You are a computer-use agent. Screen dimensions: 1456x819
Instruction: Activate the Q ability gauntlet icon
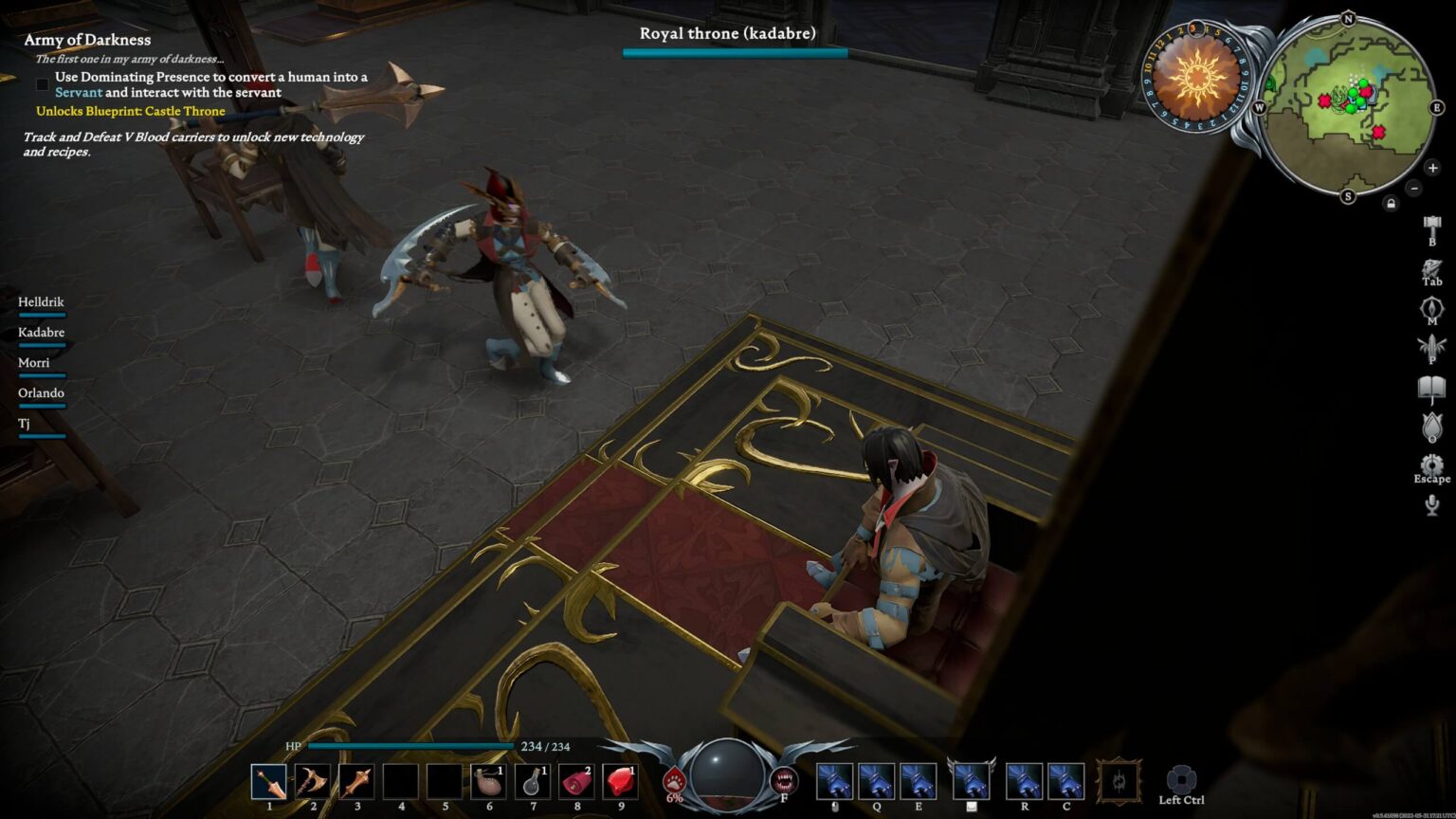(x=876, y=782)
